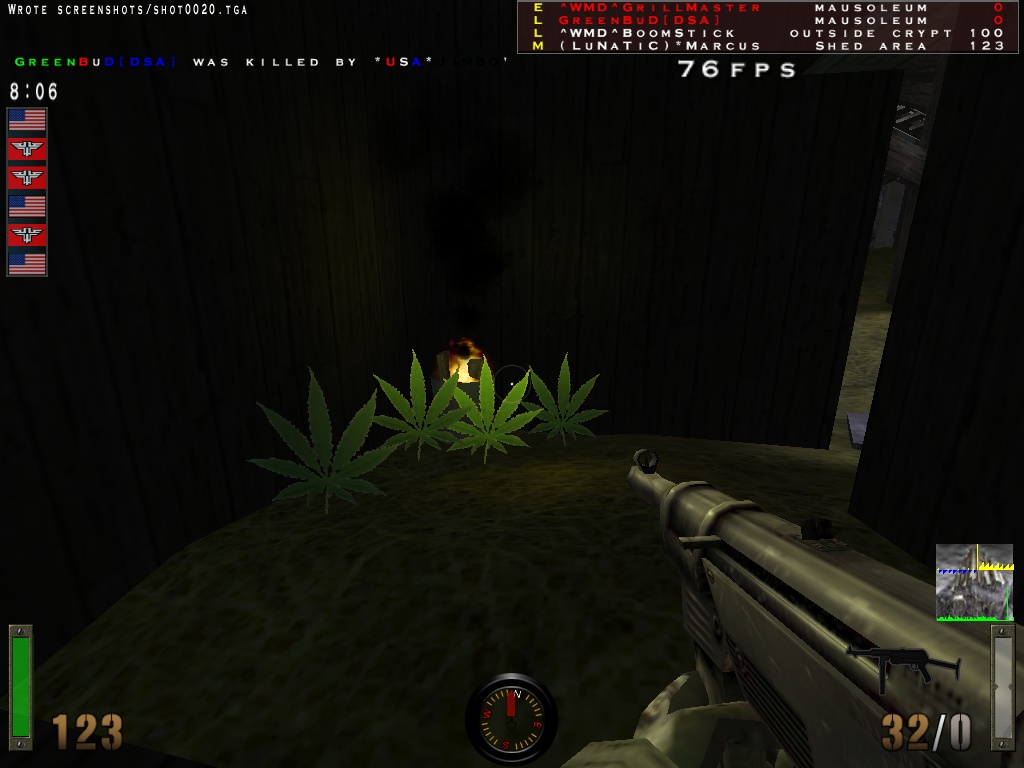Select GreenBud[DSA] row in team overlay
This screenshot has height=768, width=1024.
click(639, 20)
